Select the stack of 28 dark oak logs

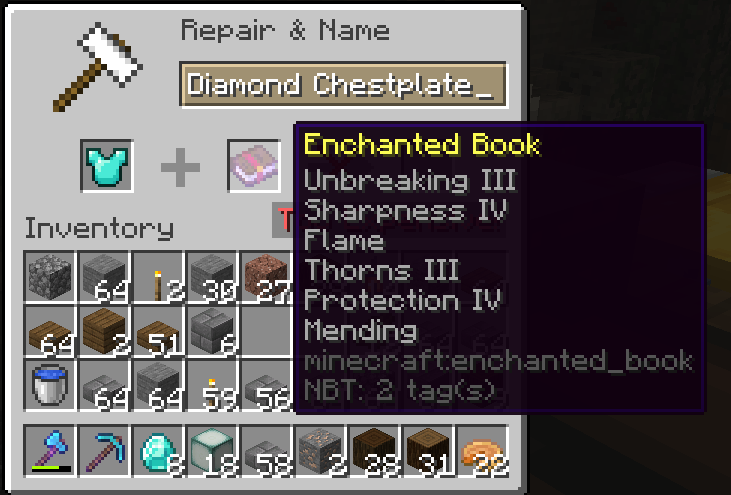(374, 451)
